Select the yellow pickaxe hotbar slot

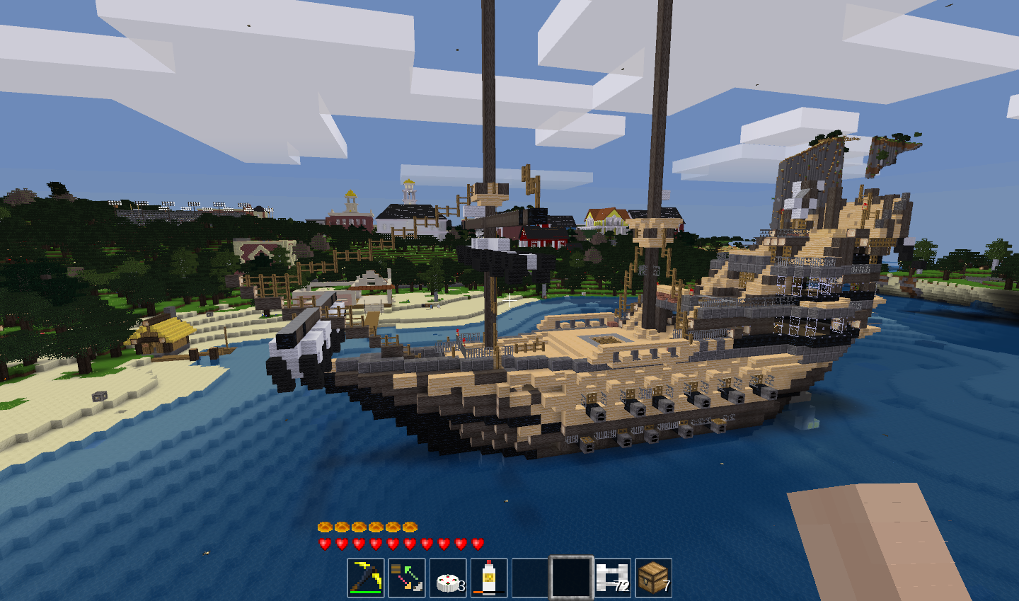pyautogui.click(x=366, y=577)
